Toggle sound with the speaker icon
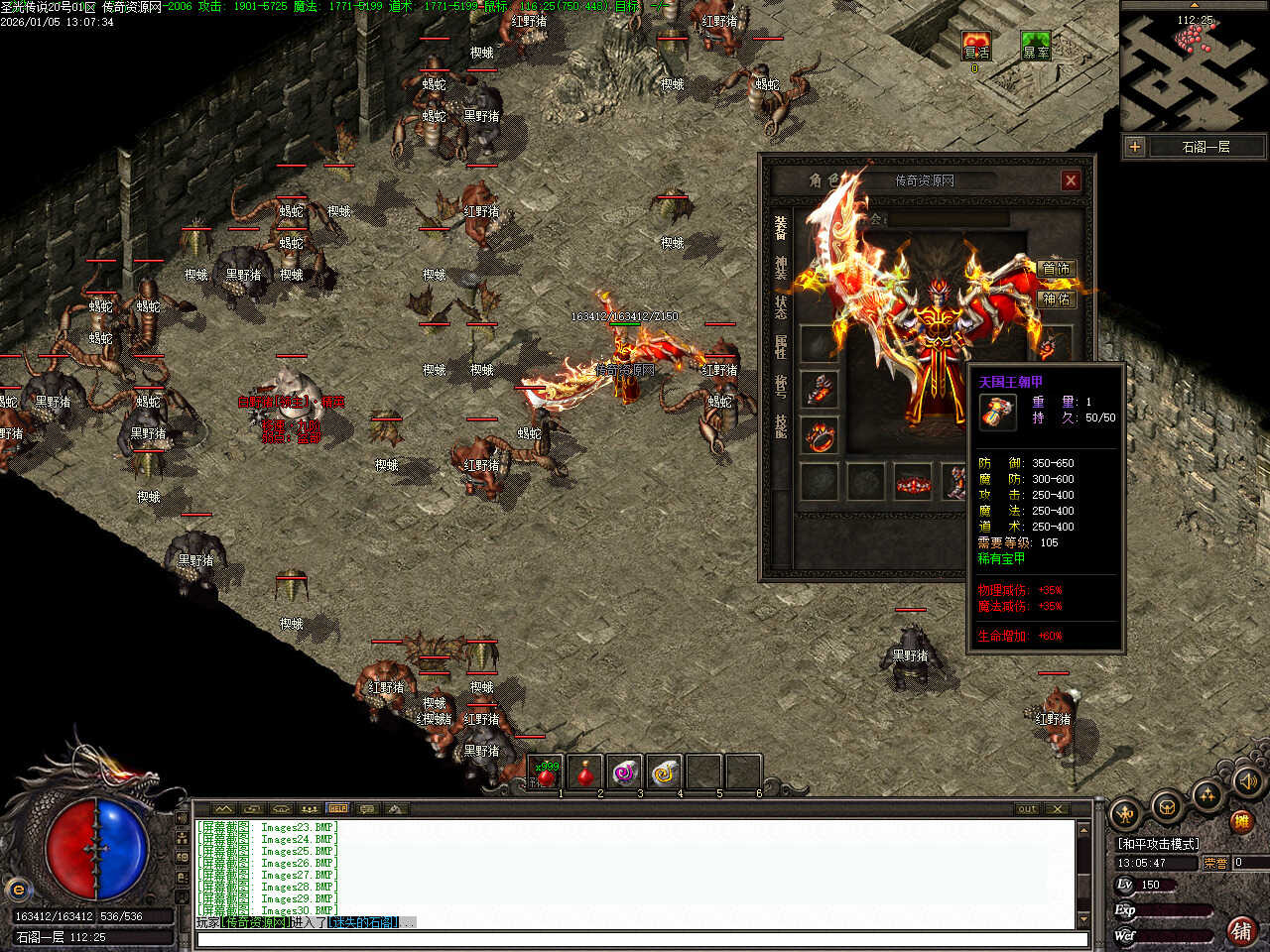The image size is (1270, 952). tap(1247, 783)
